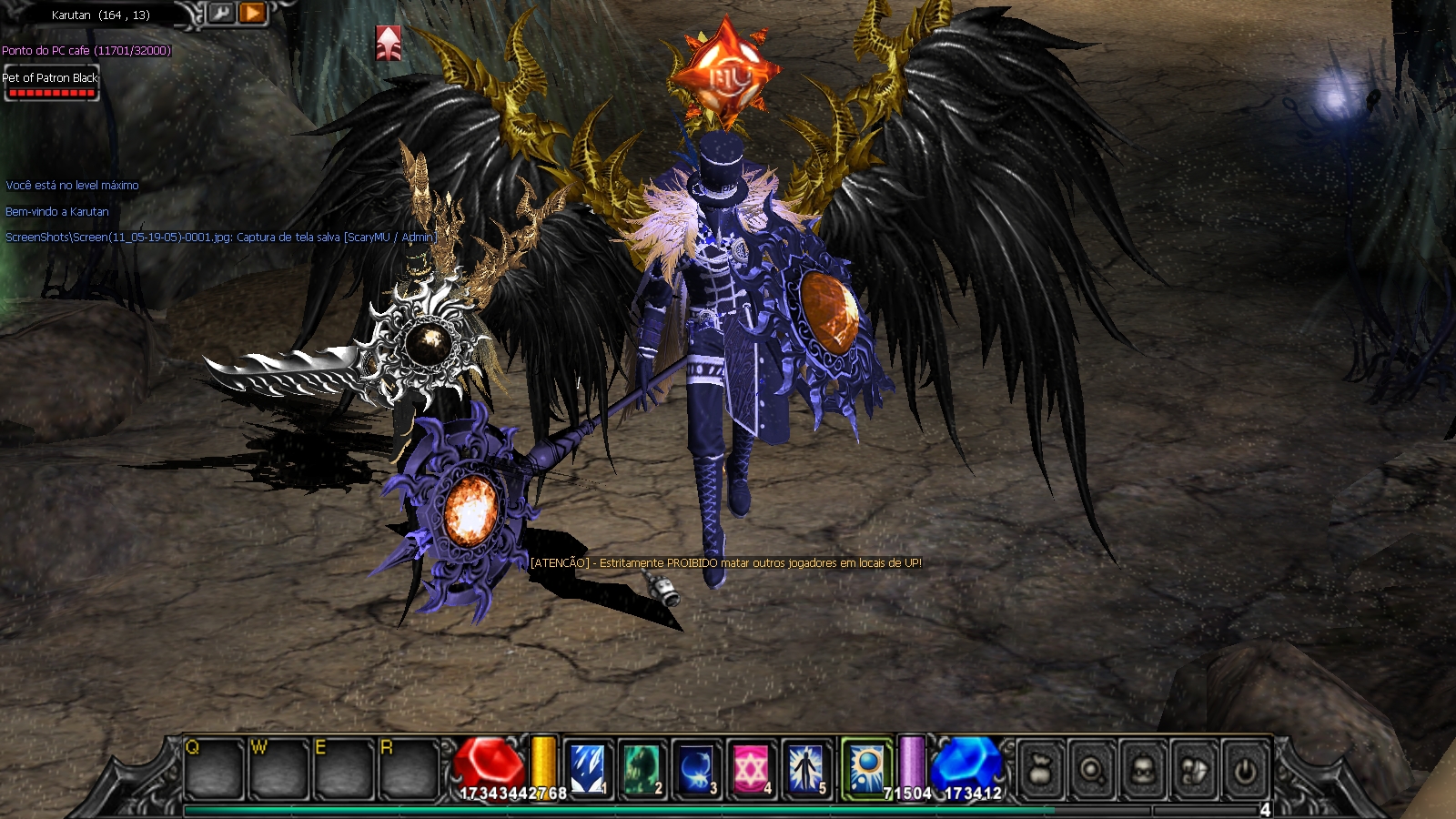Click the orange play arrow button
This screenshot has height=819, width=1456.
pos(252,13)
